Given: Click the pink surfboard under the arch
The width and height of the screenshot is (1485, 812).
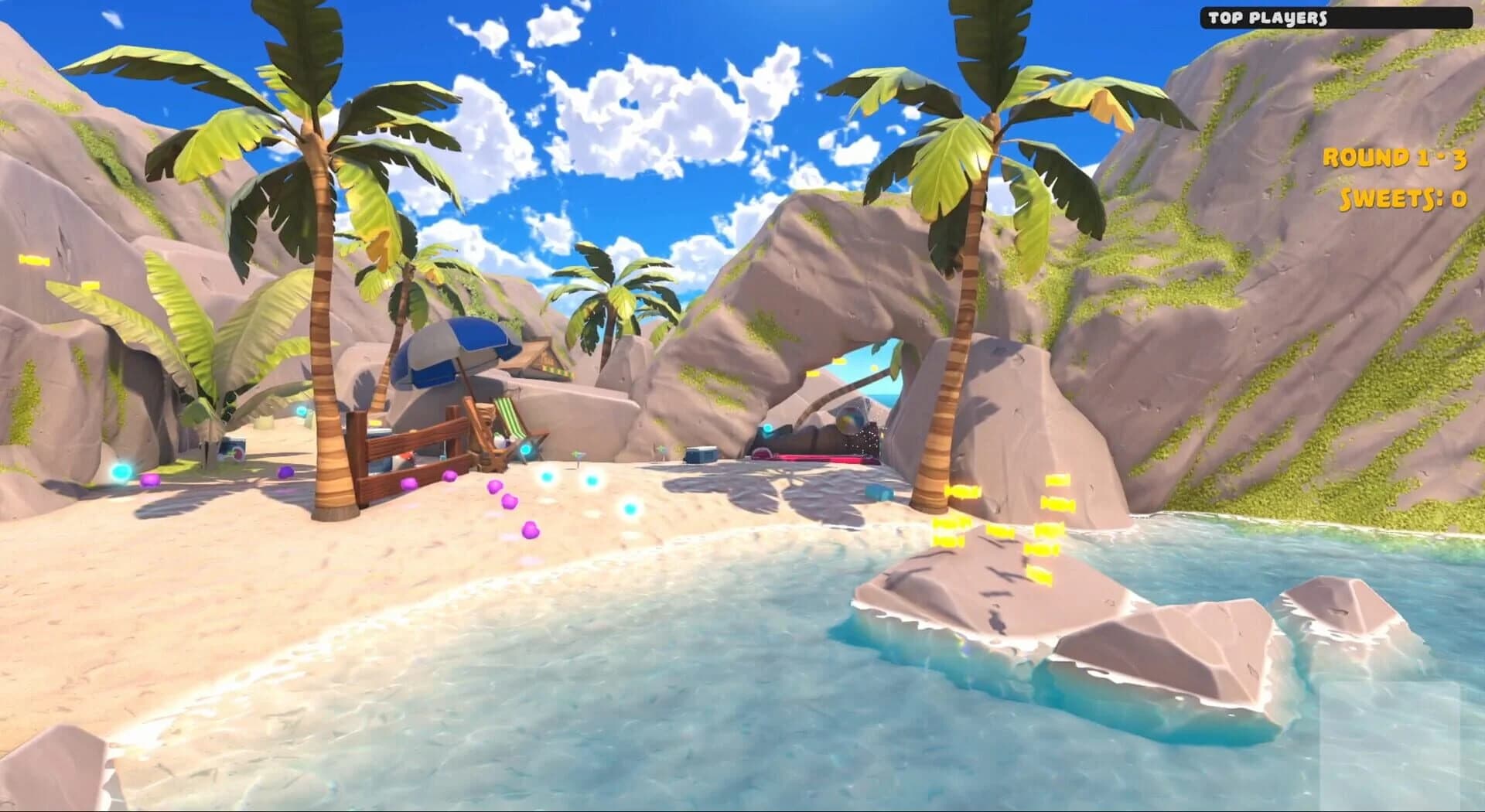Looking at the screenshot, I should pos(808,458).
